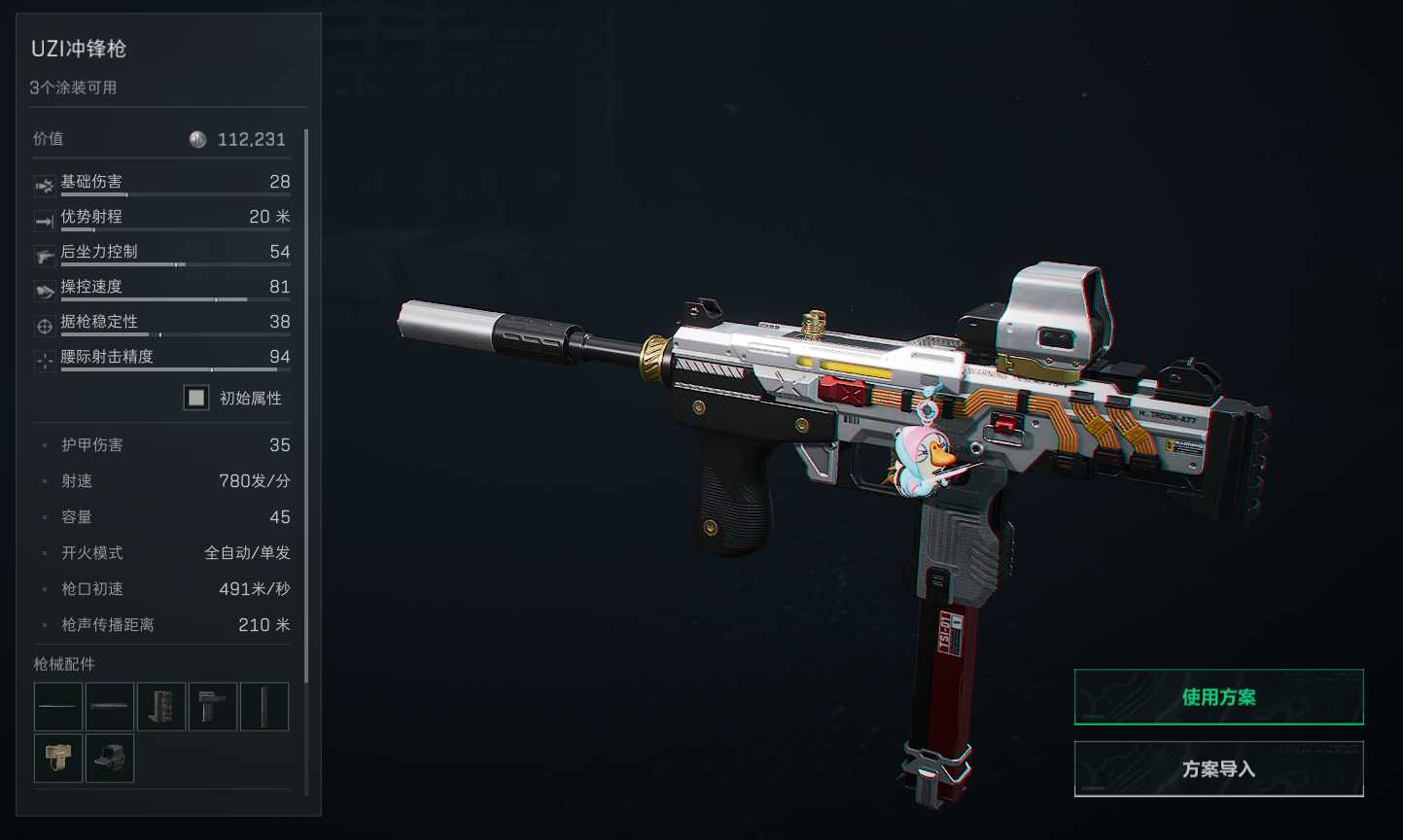Select the long magazine attachment slot
Screen dimensions: 1403x840
(264, 707)
